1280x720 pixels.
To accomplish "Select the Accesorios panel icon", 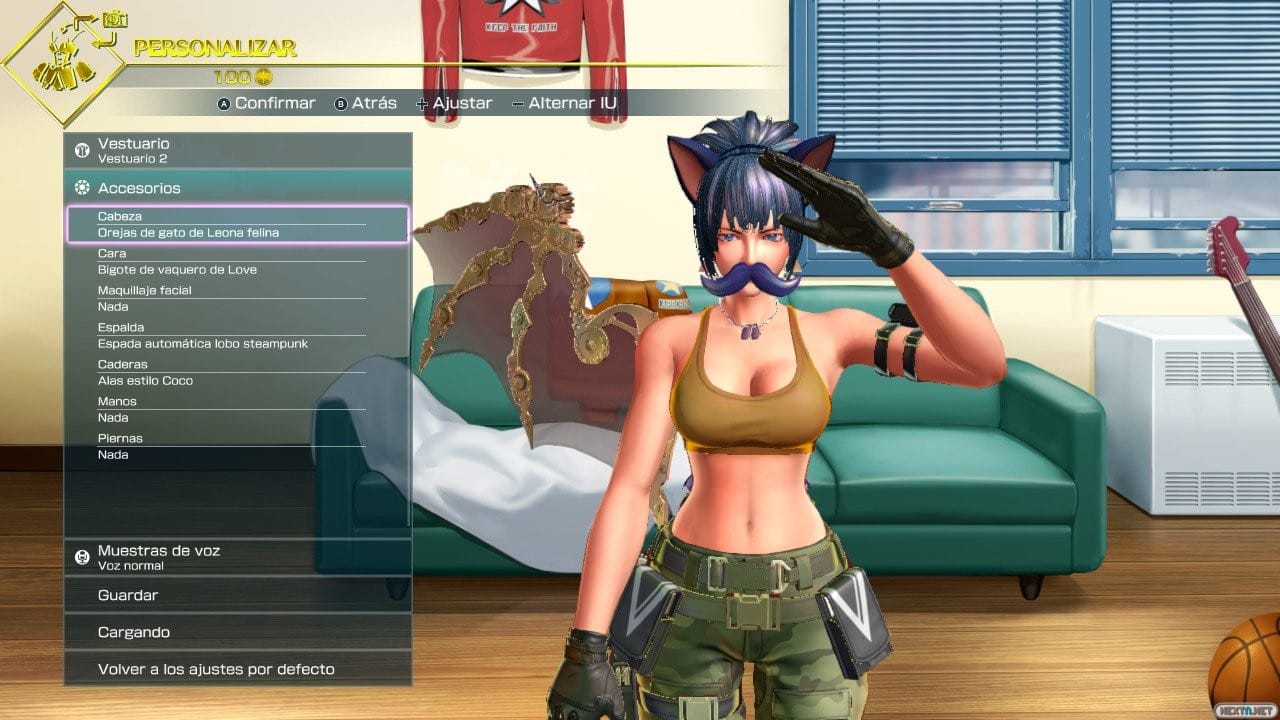I will pyautogui.click(x=83, y=188).
